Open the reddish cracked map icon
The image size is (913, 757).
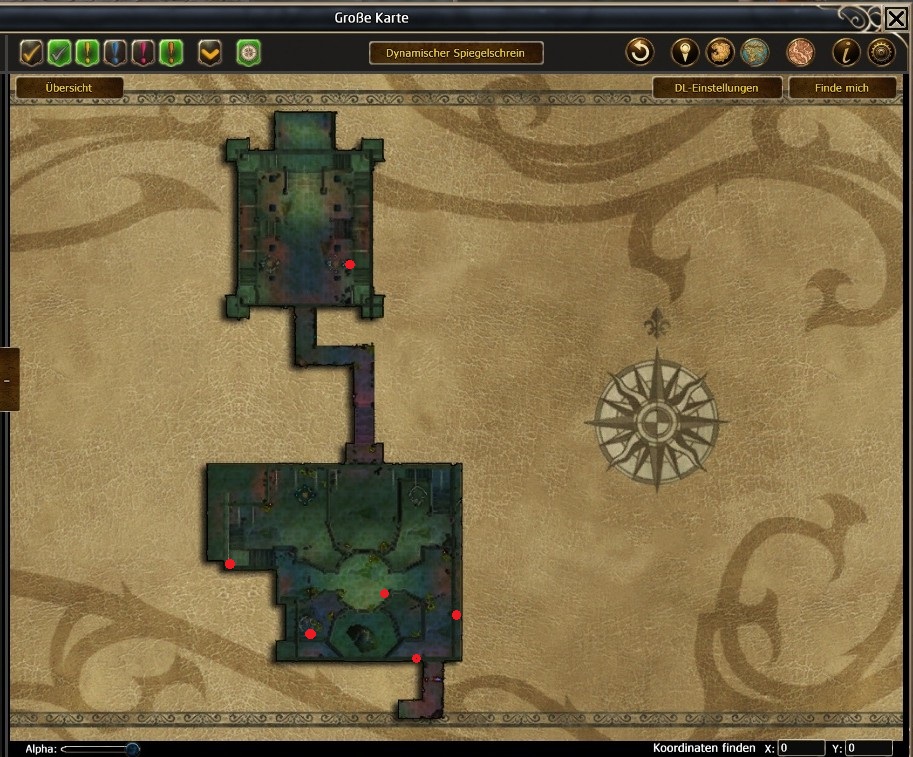click(800, 52)
